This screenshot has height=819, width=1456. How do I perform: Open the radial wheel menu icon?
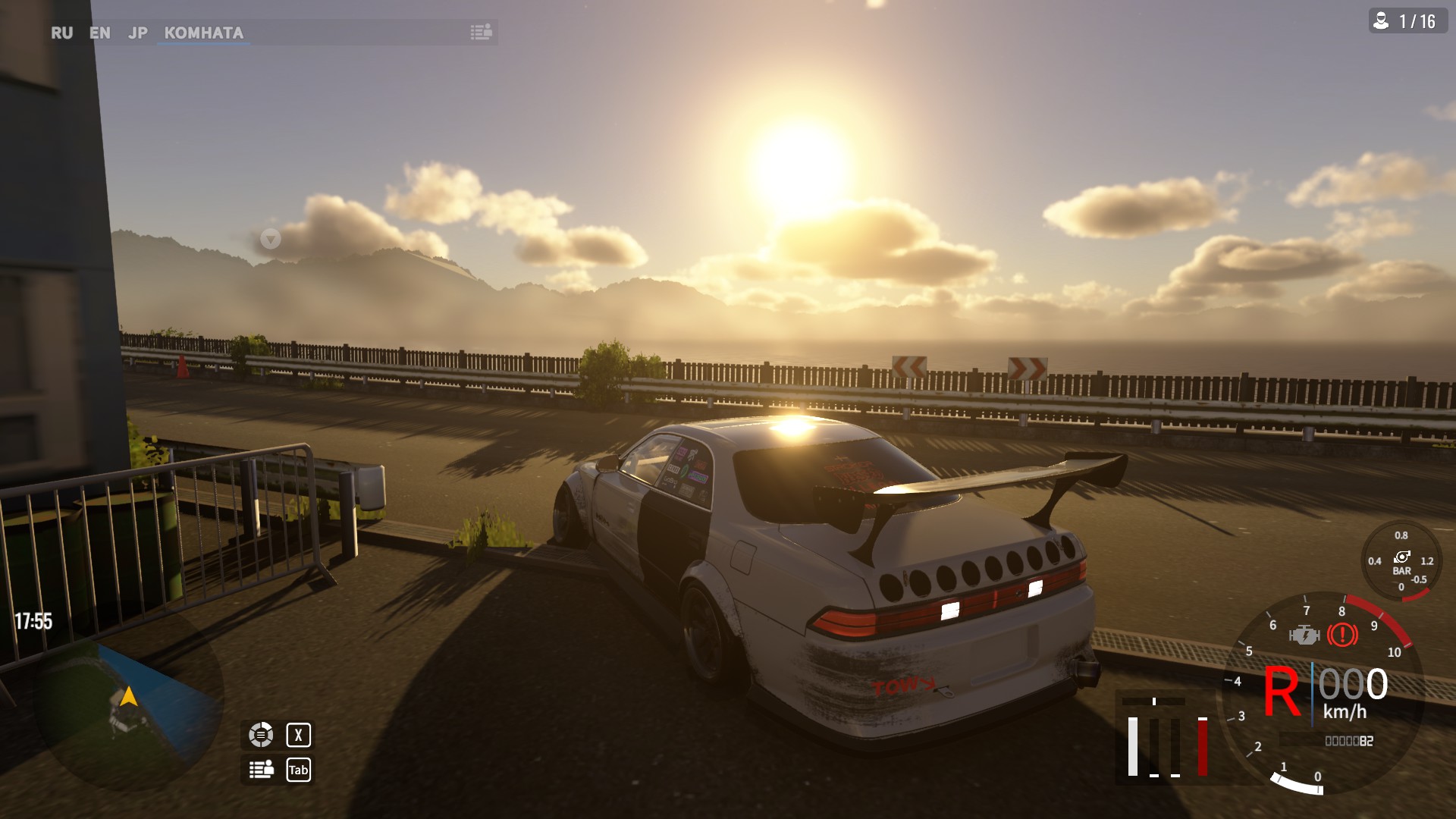click(x=261, y=734)
